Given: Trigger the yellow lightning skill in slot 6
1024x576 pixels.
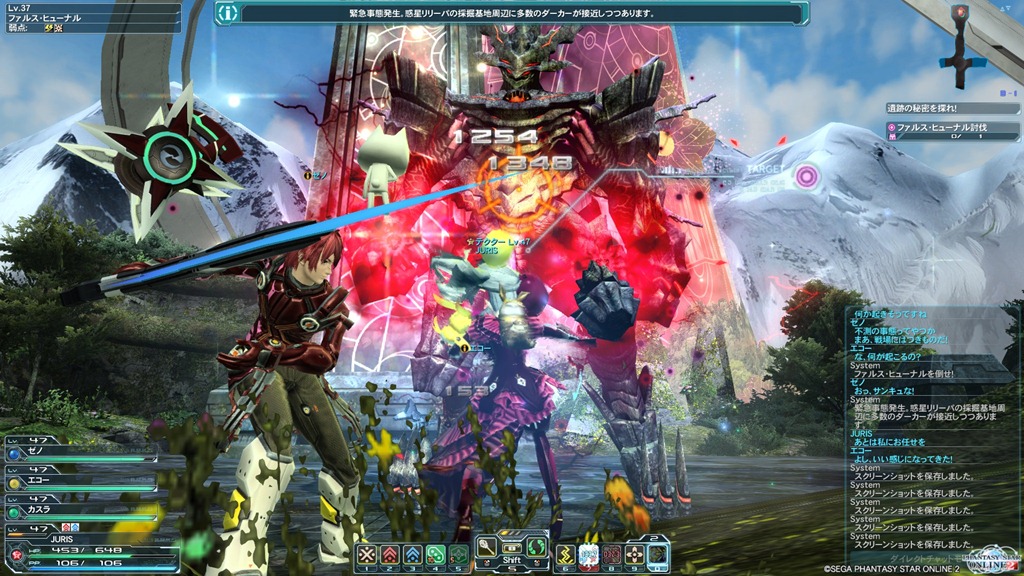Looking at the screenshot, I should point(566,555).
